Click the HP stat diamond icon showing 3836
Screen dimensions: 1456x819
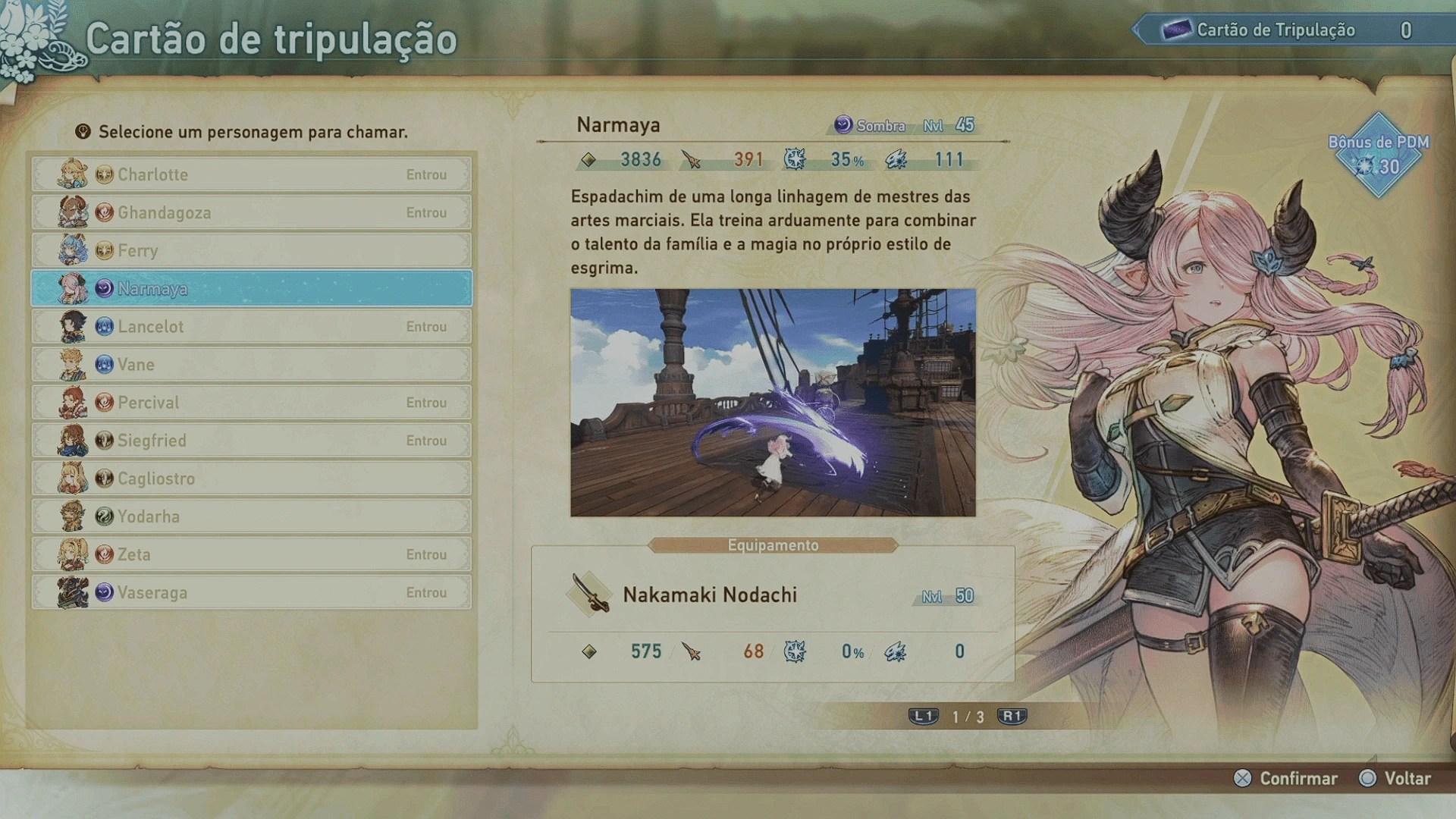(588, 160)
